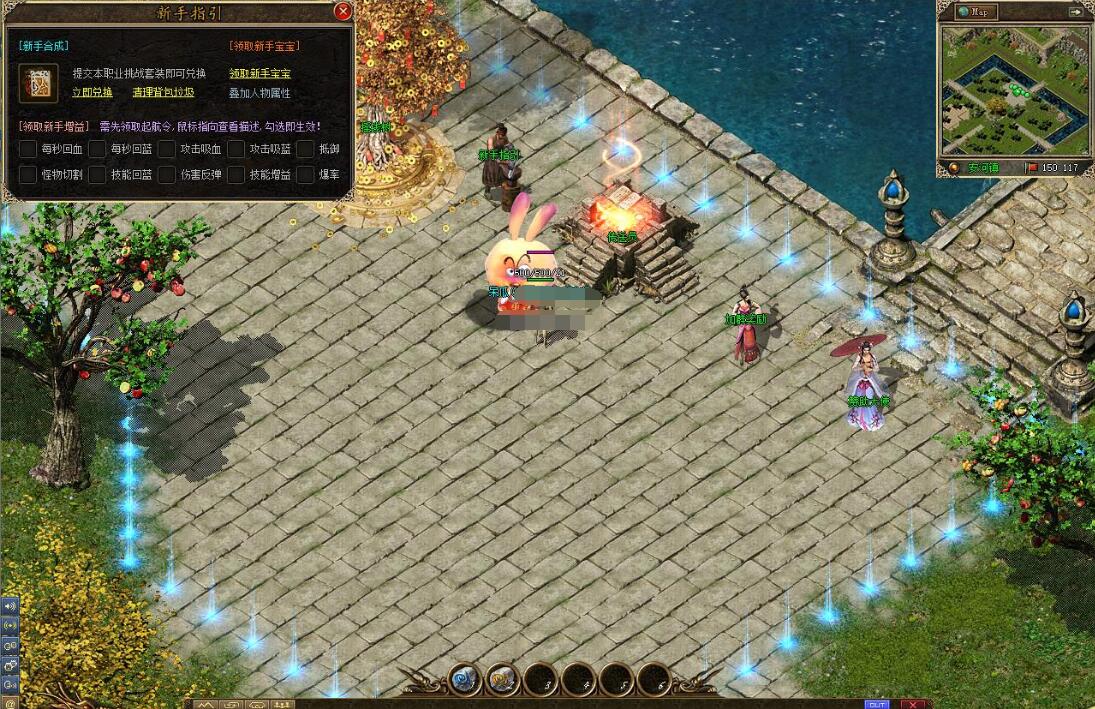Click the arrow button on the minimap header
This screenshot has height=709, width=1095.
click(1075, 12)
